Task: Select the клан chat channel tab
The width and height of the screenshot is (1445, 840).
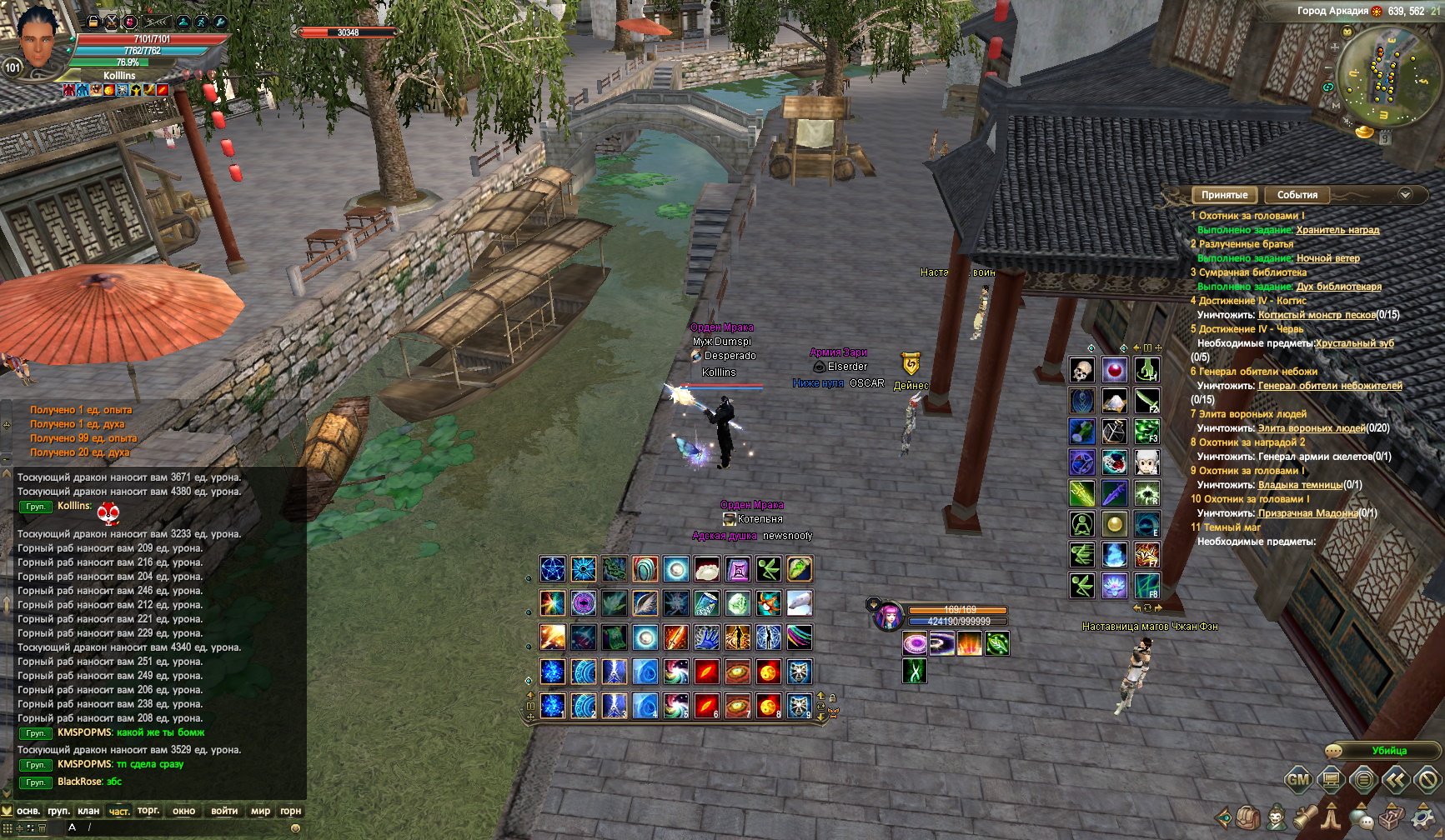Action: tap(88, 811)
